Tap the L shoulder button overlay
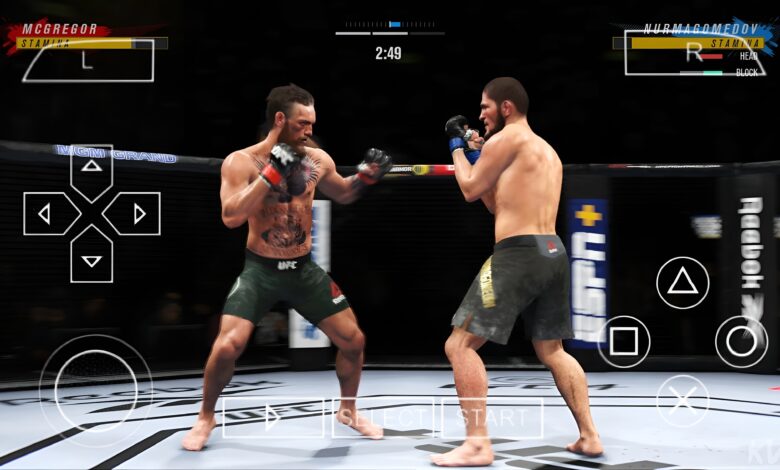Image resolution: width=780 pixels, height=470 pixels. coord(88,60)
